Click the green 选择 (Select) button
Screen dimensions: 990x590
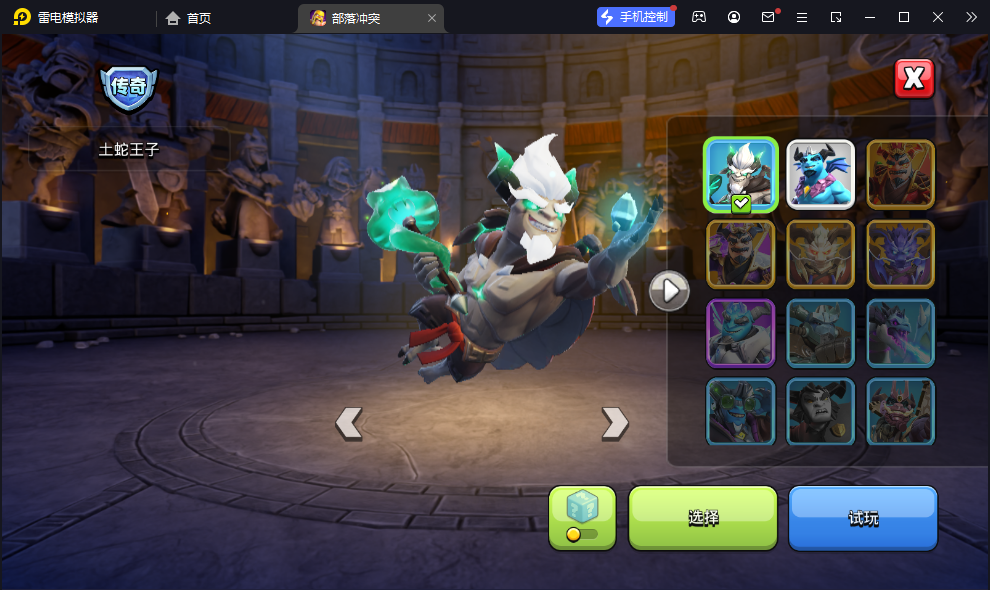click(703, 517)
